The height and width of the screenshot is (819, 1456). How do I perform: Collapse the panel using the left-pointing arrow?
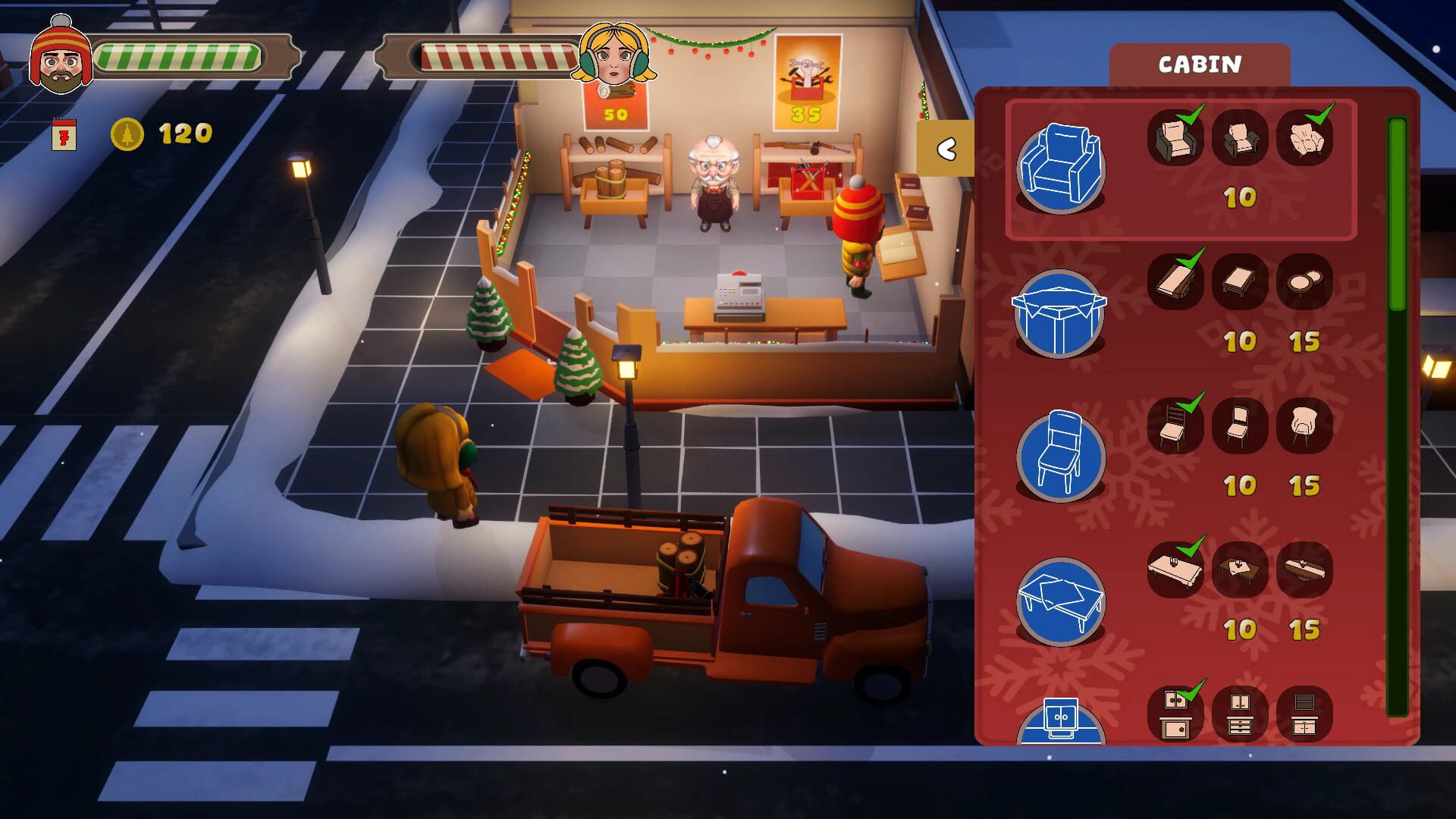point(946,149)
